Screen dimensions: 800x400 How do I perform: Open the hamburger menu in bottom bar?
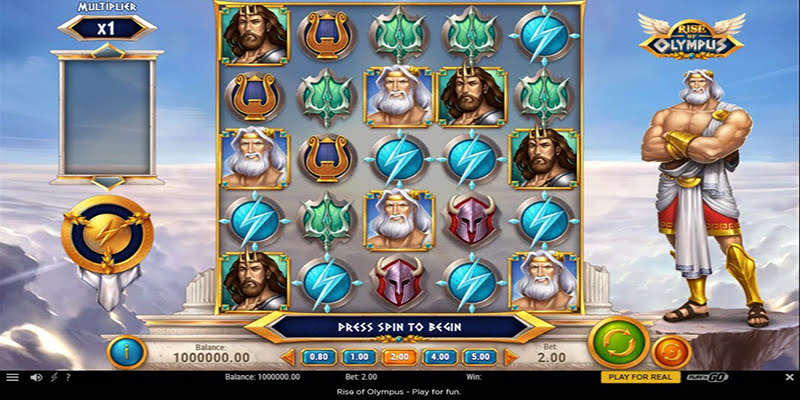(12, 377)
